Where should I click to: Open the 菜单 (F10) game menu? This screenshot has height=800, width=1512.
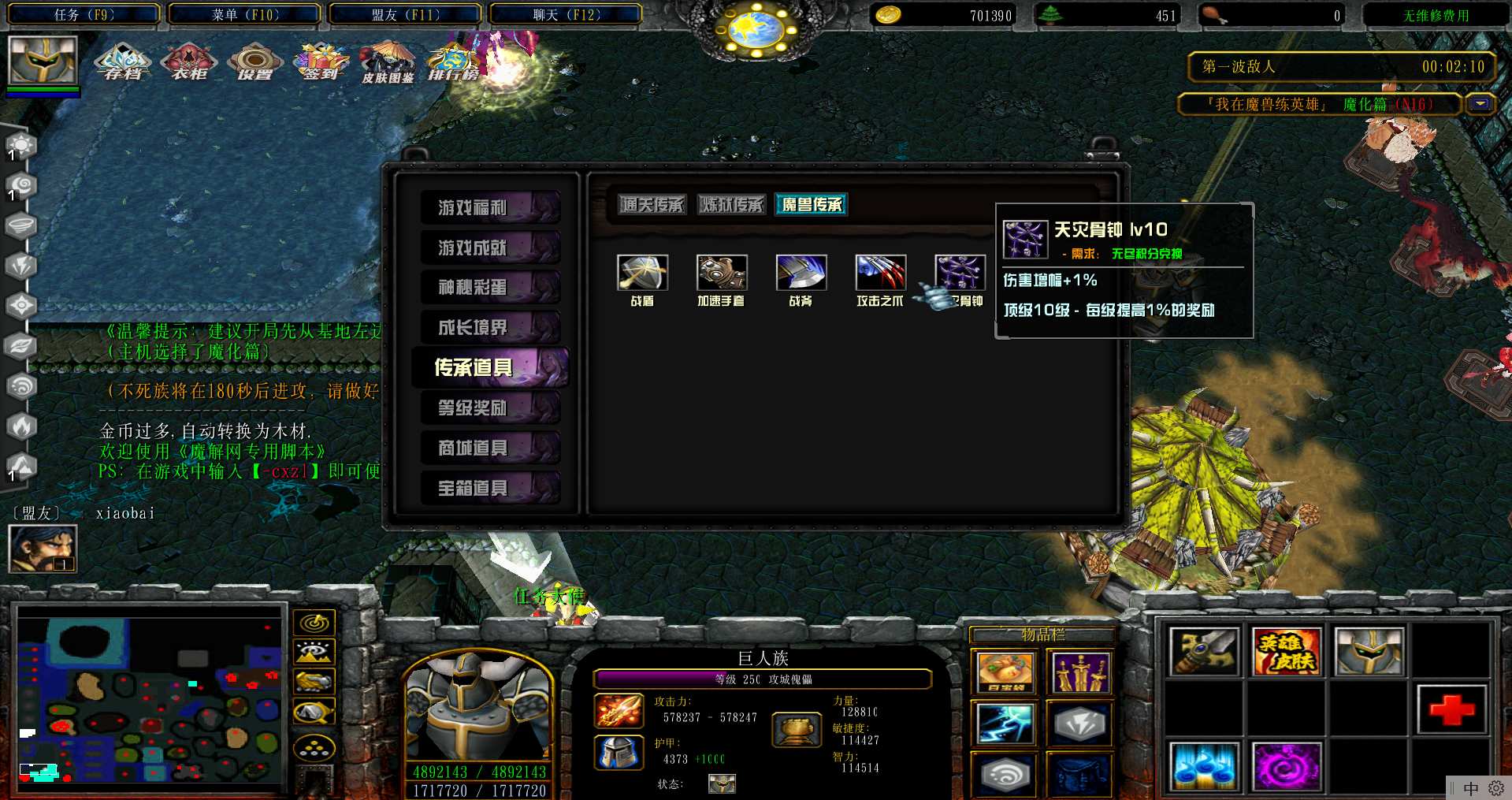point(244,14)
